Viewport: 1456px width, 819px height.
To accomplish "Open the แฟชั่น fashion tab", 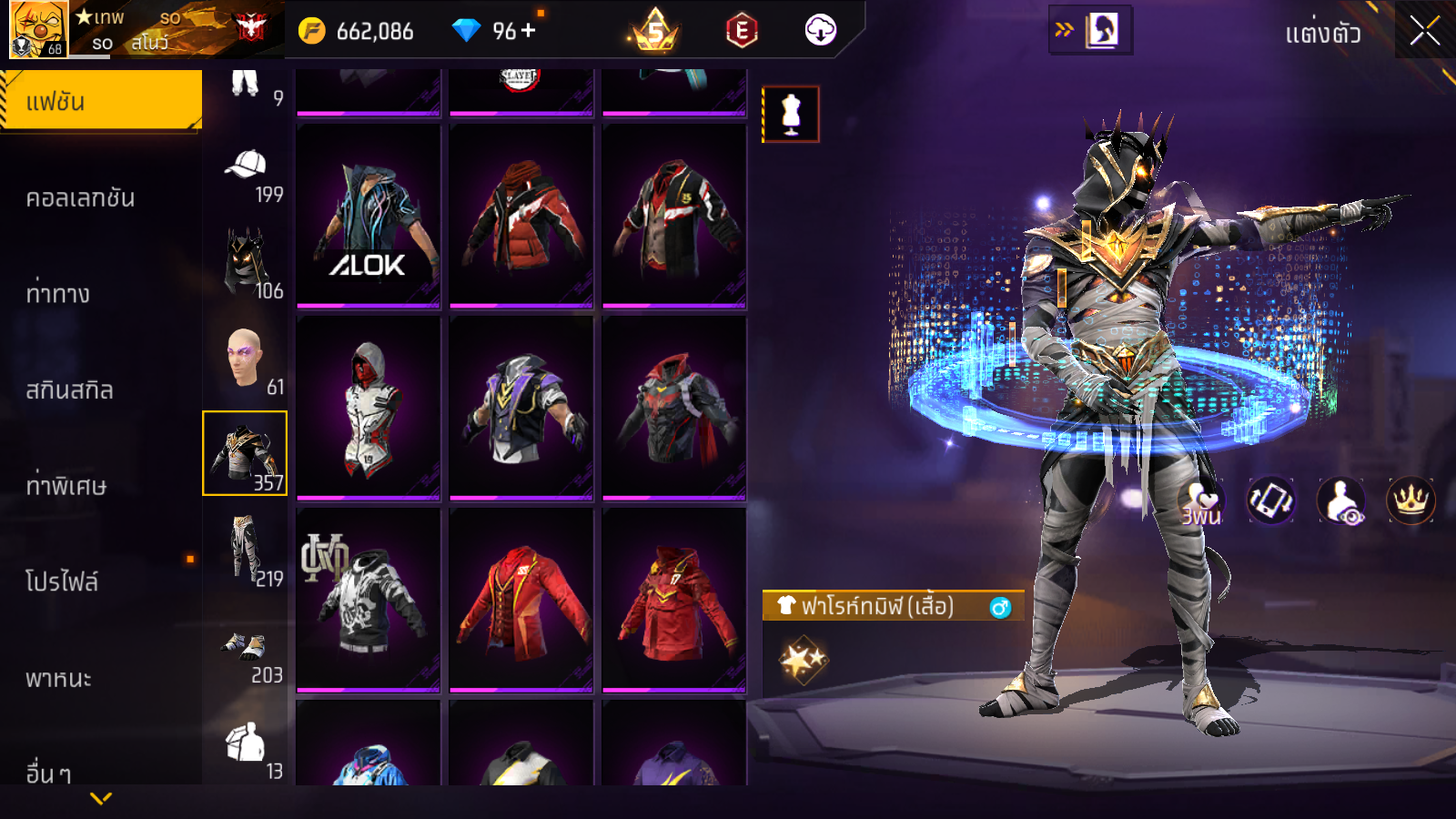I will 101,101.
